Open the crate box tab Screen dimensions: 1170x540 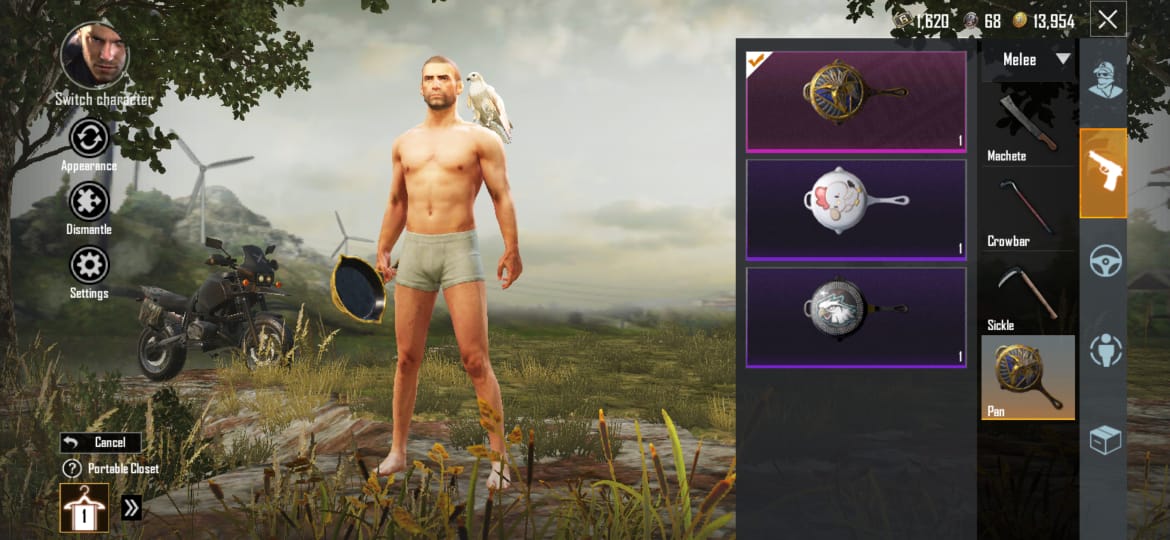[1104, 440]
